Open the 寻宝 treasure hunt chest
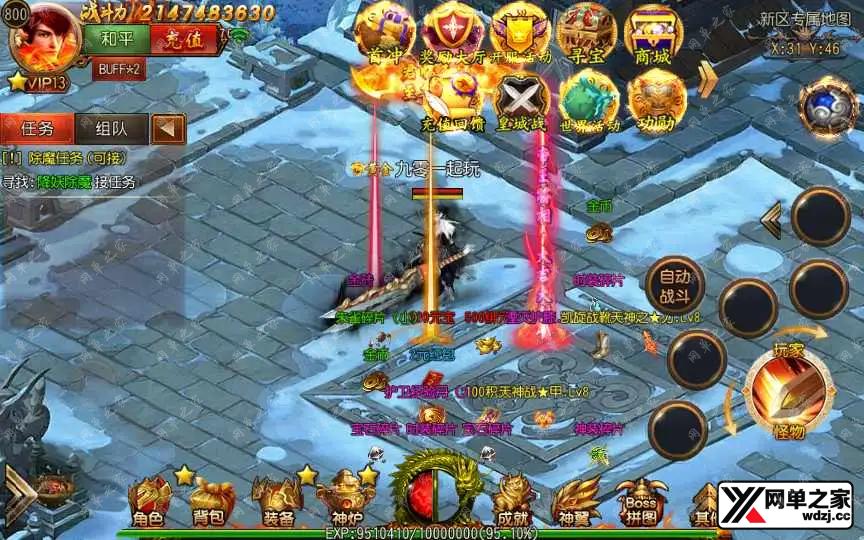This screenshot has width=864, height=540. tap(587, 33)
